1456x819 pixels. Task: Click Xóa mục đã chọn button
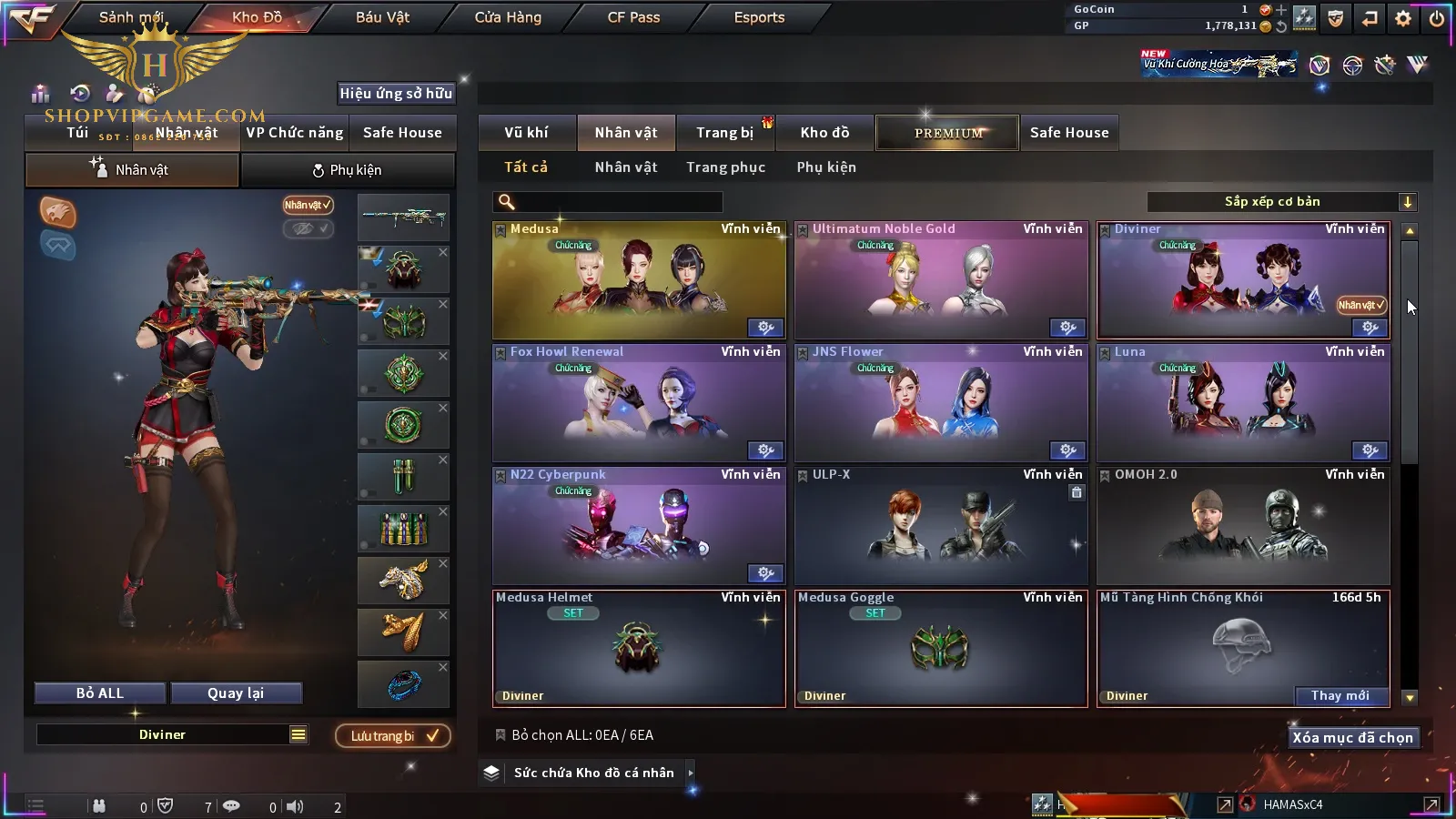[1352, 738]
